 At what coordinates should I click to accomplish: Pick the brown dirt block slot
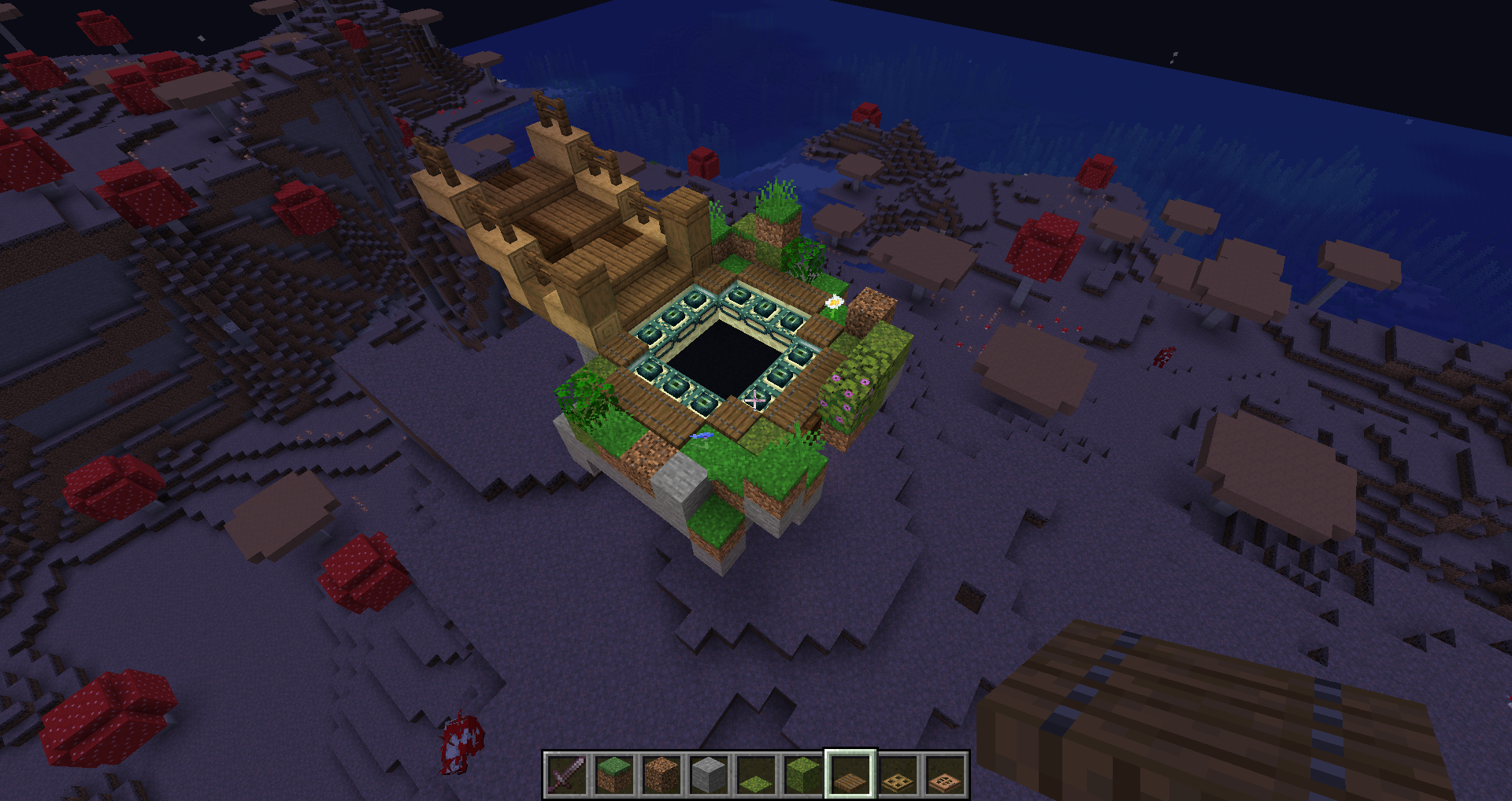click(x=661, y=774)
